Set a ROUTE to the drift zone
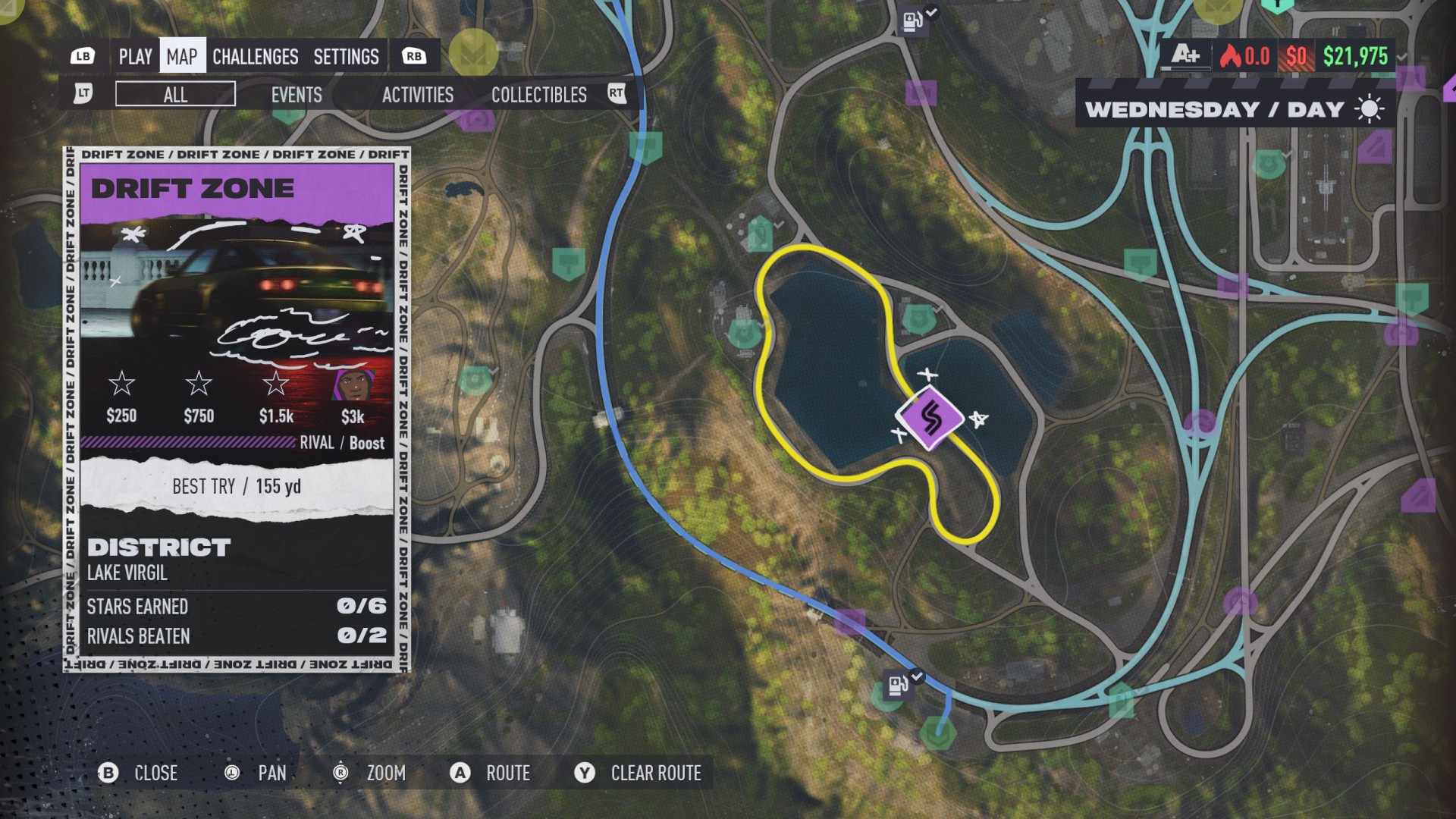 pyautogui.click(x=491, y=773)
